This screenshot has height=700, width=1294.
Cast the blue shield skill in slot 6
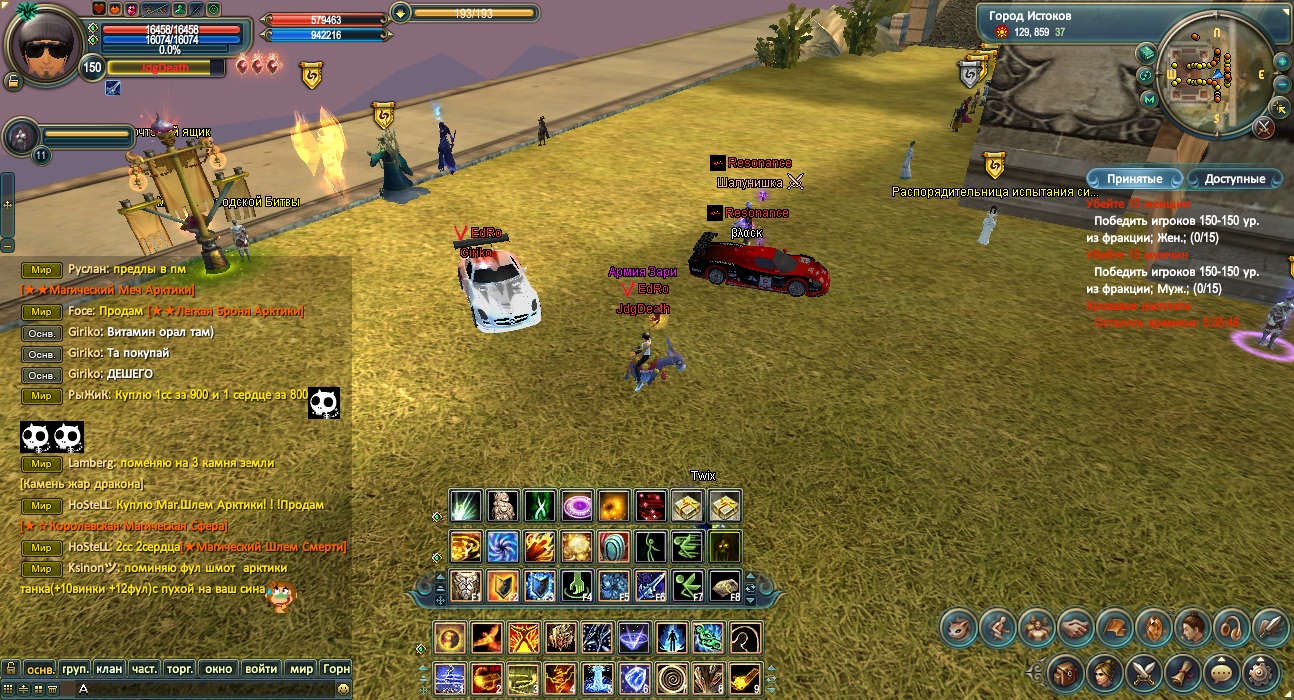coord(635,679)
